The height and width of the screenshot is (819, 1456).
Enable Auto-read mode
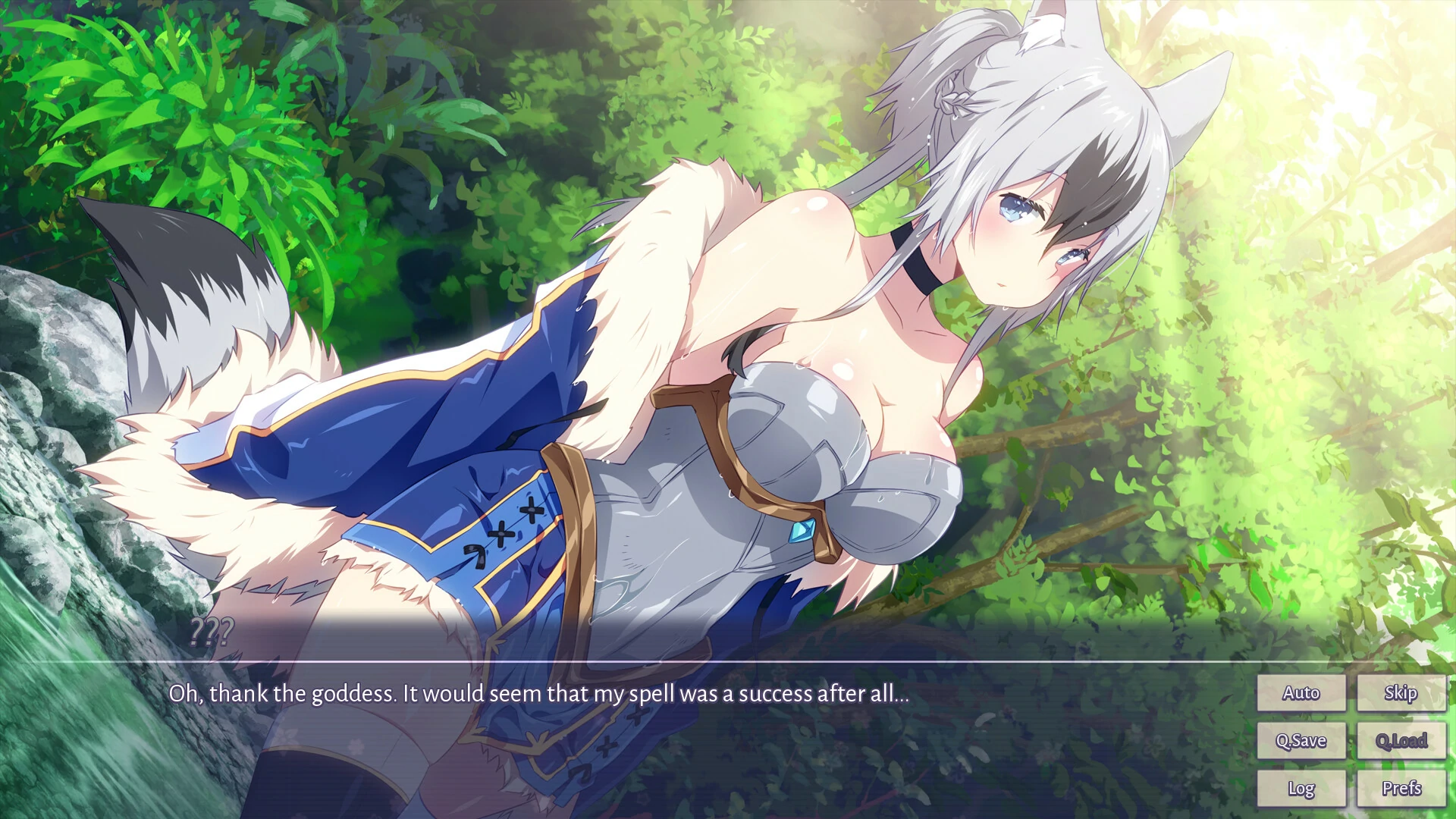(x=1301, y=692)
